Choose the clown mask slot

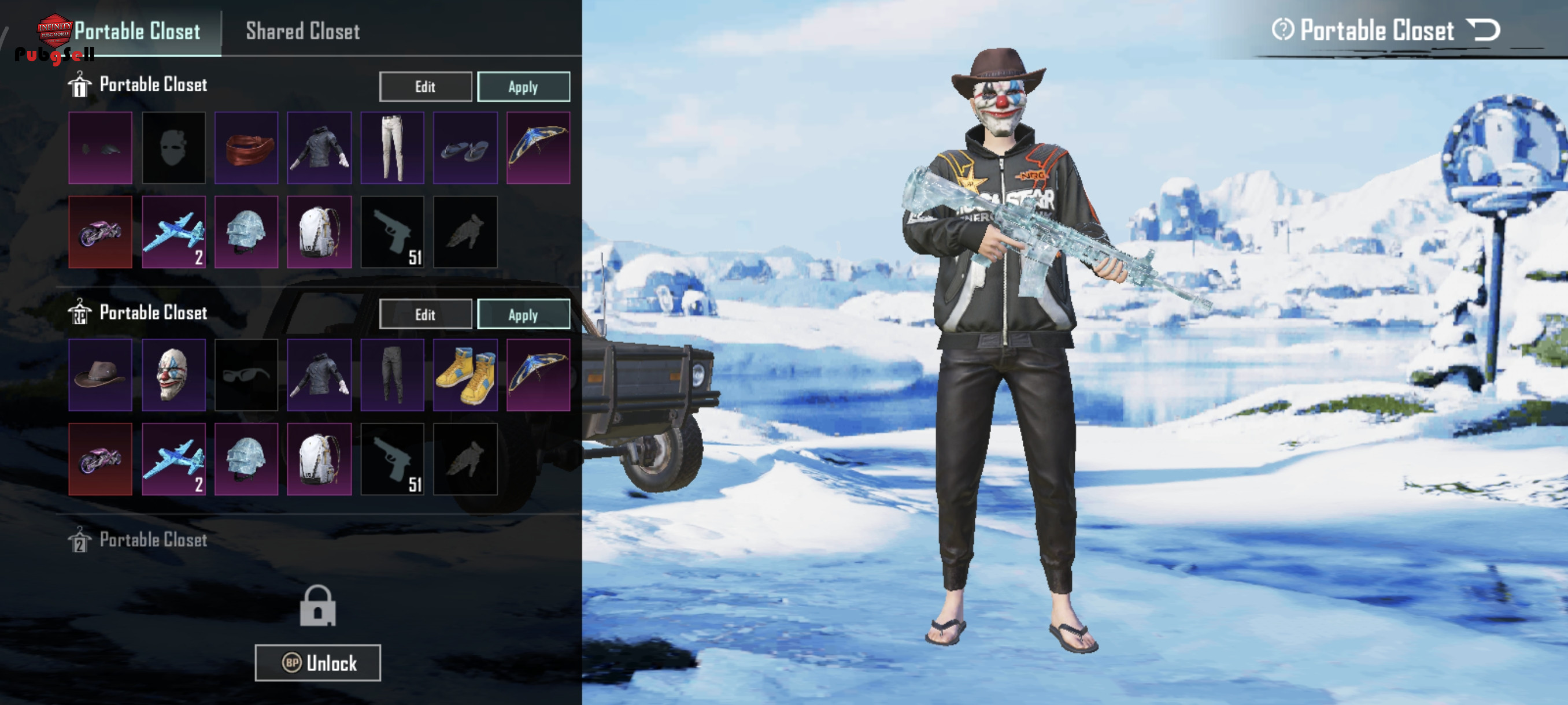click(x=173, y=374)
